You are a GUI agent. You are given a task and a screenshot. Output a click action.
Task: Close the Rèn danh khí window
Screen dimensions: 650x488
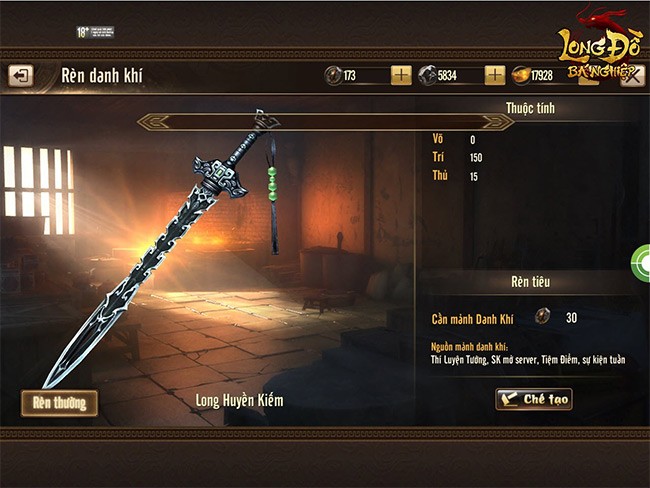pyautogui.click(x=632, y=75)
